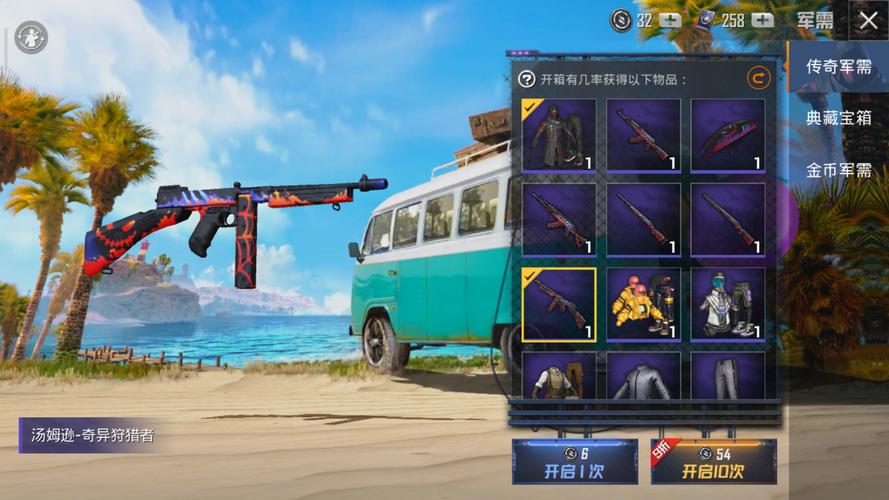
Task: Add more silver coin currency
Action: pyautogui.click(x=670, y=20)
